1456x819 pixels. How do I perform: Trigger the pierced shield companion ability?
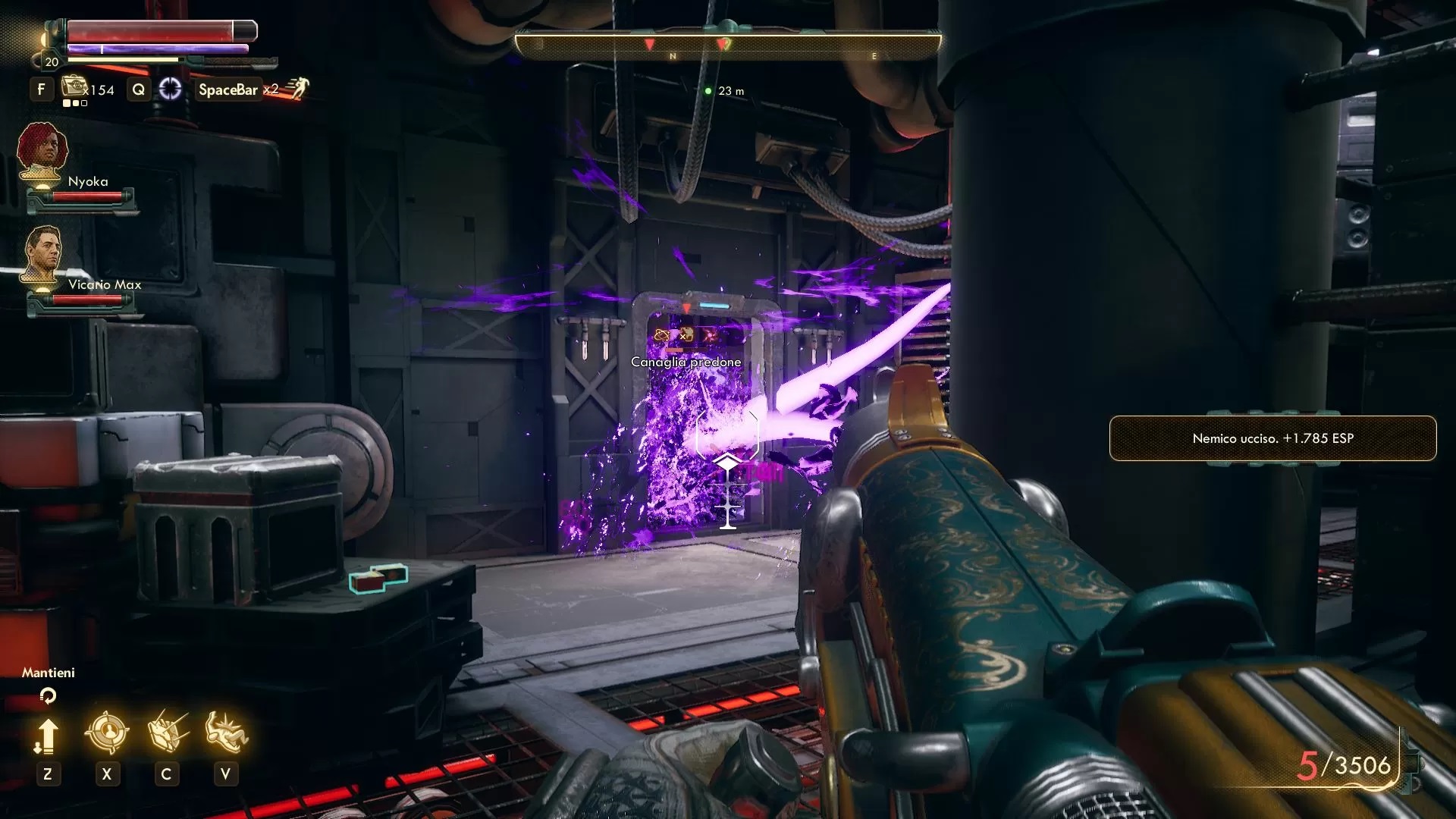point(167,733)
